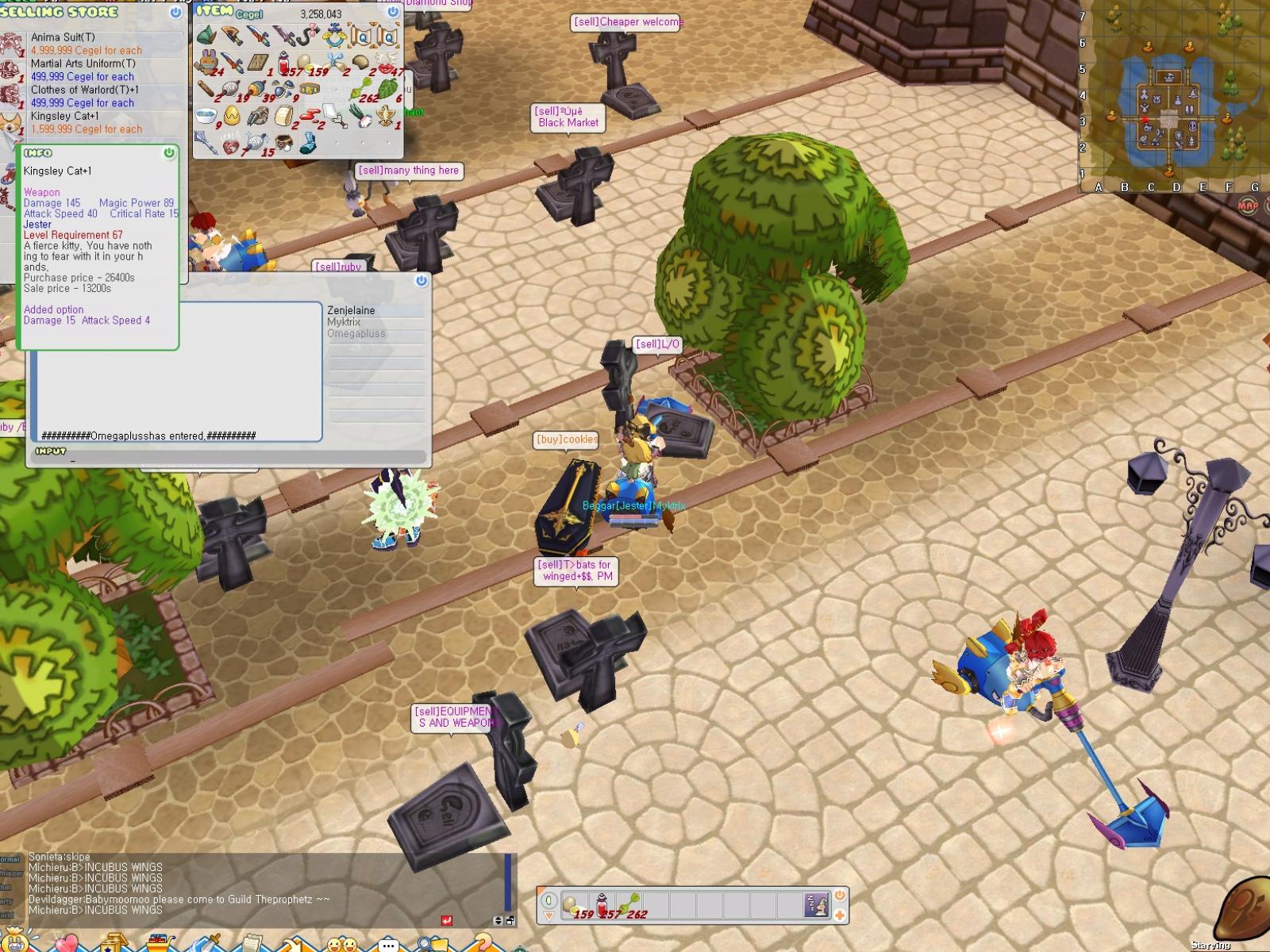Click the MAP button under the minimap

(1247, 205)
